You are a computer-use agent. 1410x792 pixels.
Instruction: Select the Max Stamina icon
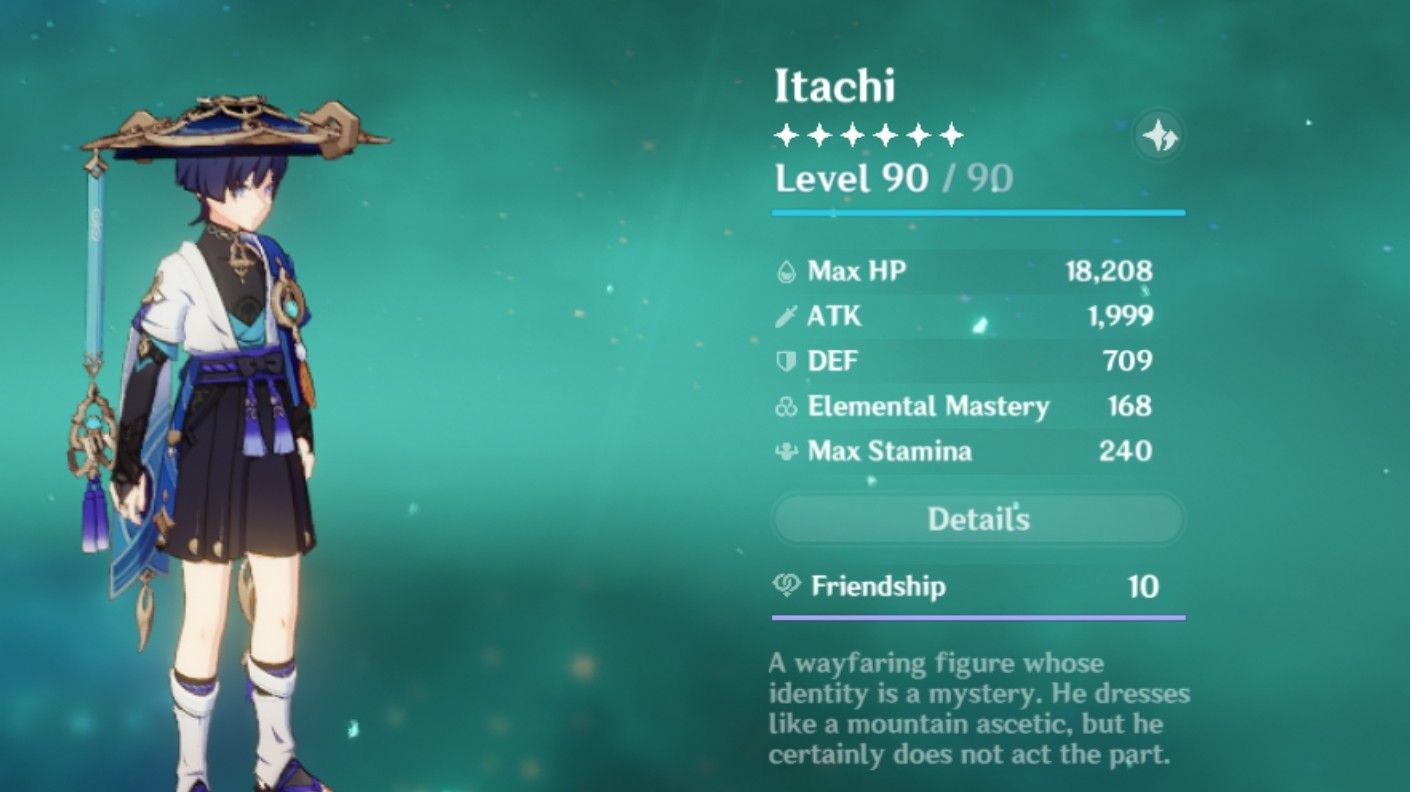[x=786, y=452]
